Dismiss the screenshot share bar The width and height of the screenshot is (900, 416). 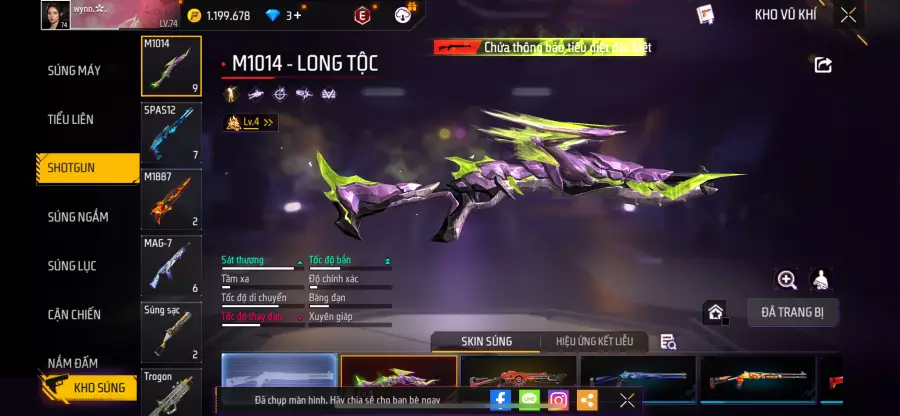coord(627,400)
